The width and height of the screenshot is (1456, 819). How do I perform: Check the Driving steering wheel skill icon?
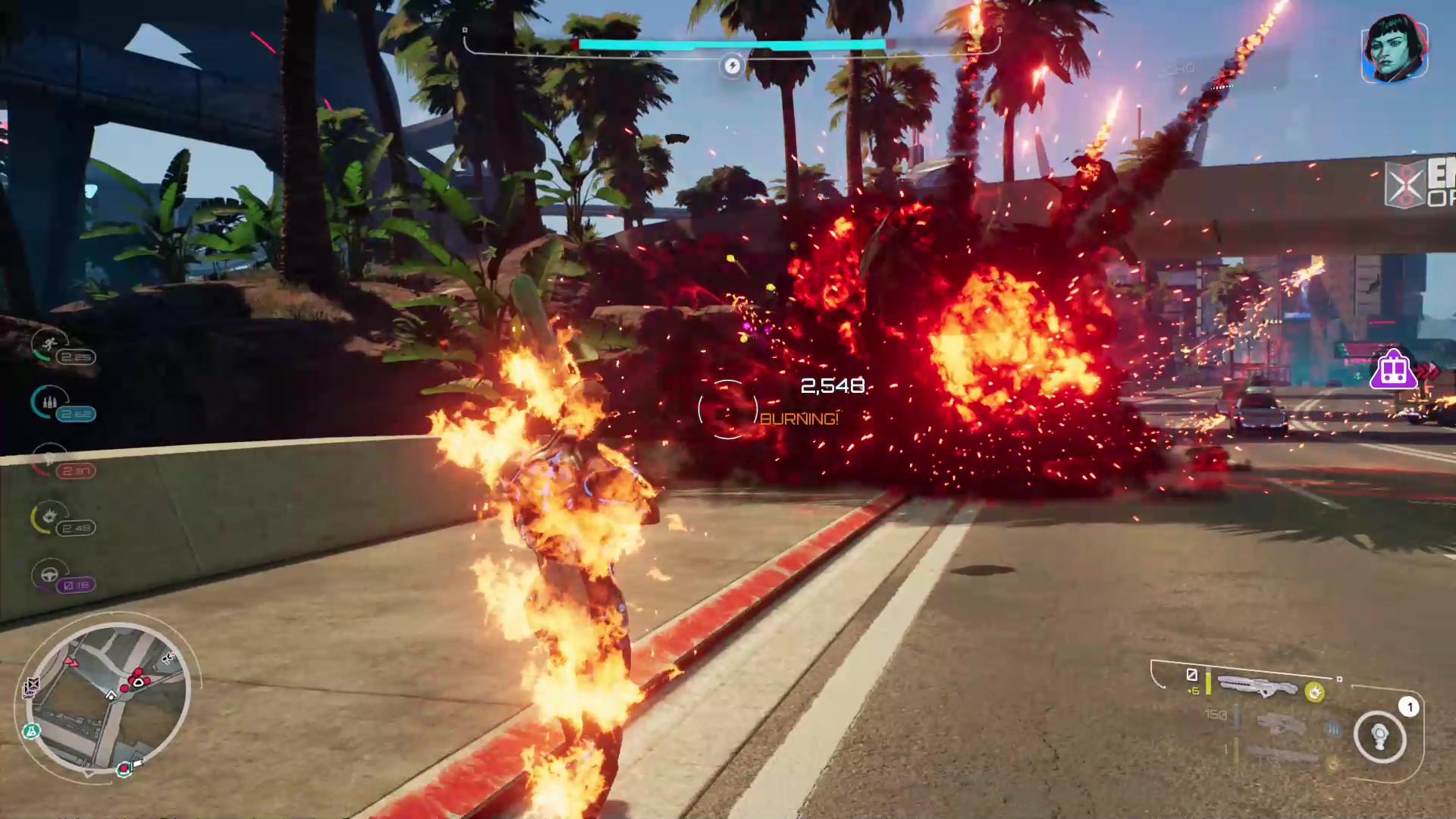point(49,574)
